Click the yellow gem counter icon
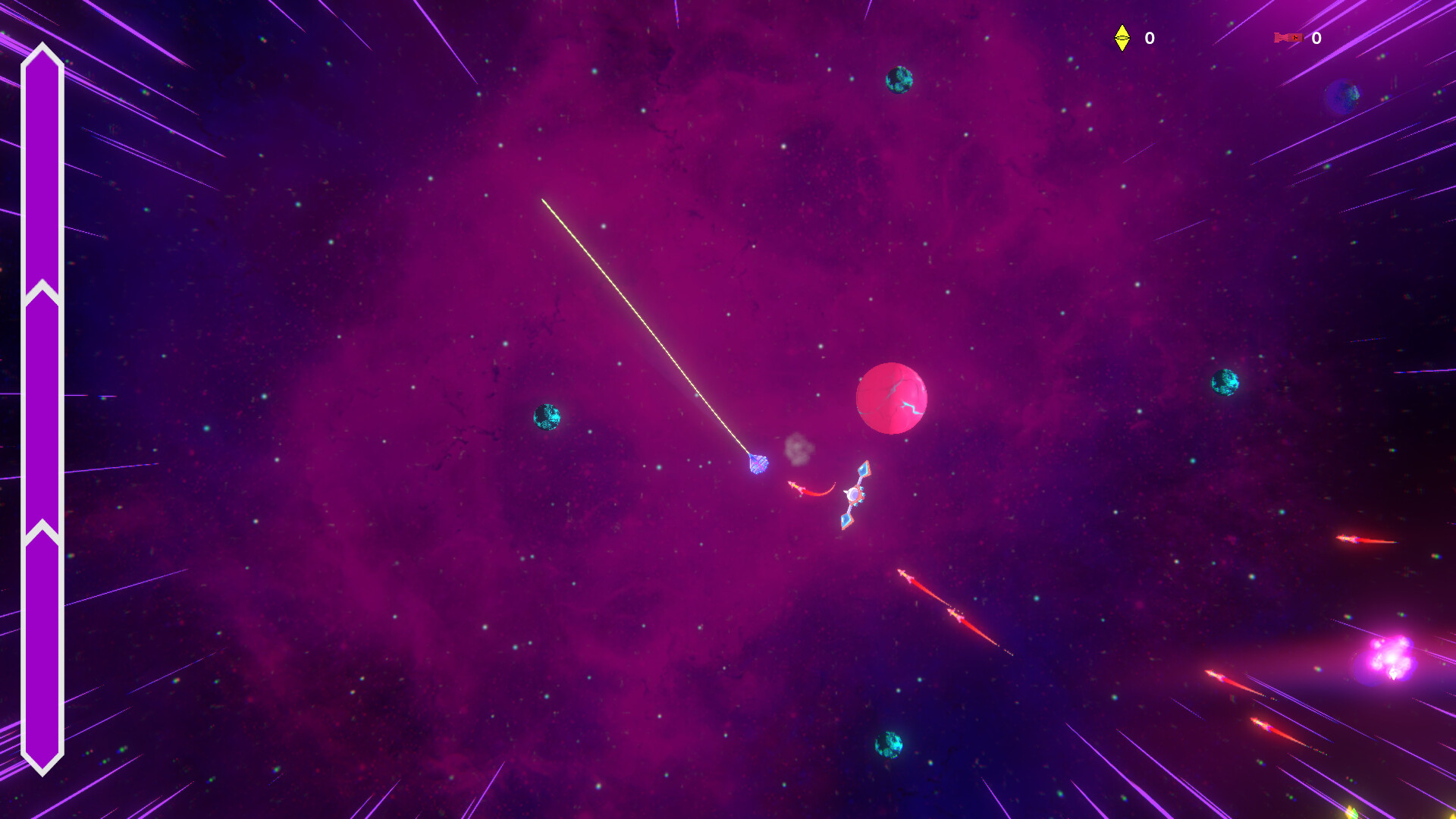Image resolution: width=1456 pixels, height=819 pixels. point(1122,39)
